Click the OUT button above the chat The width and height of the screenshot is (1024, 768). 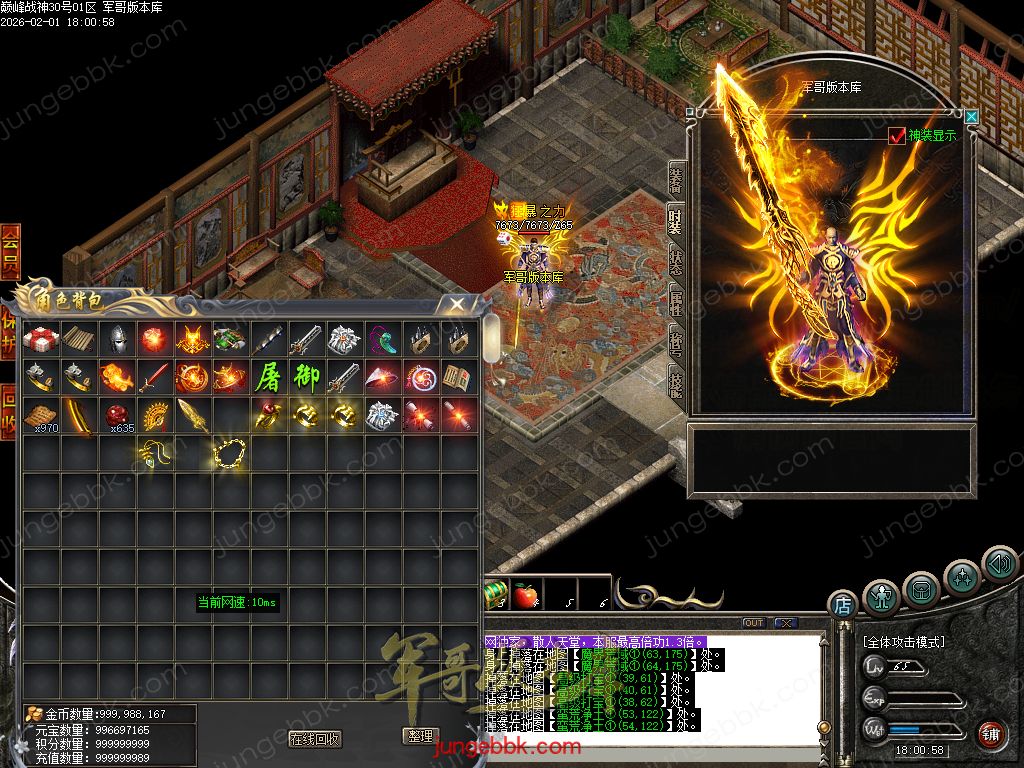754,623
